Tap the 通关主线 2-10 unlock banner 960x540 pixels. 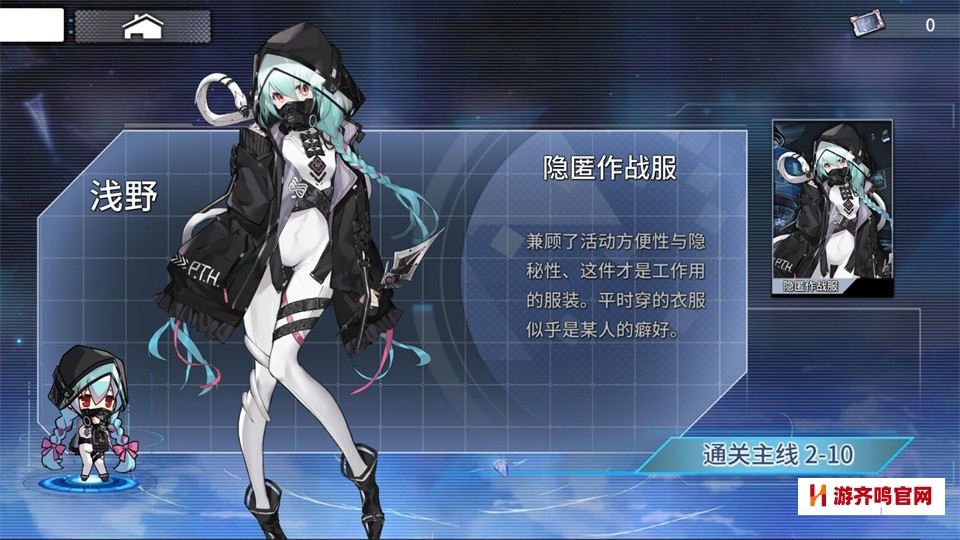777,456
